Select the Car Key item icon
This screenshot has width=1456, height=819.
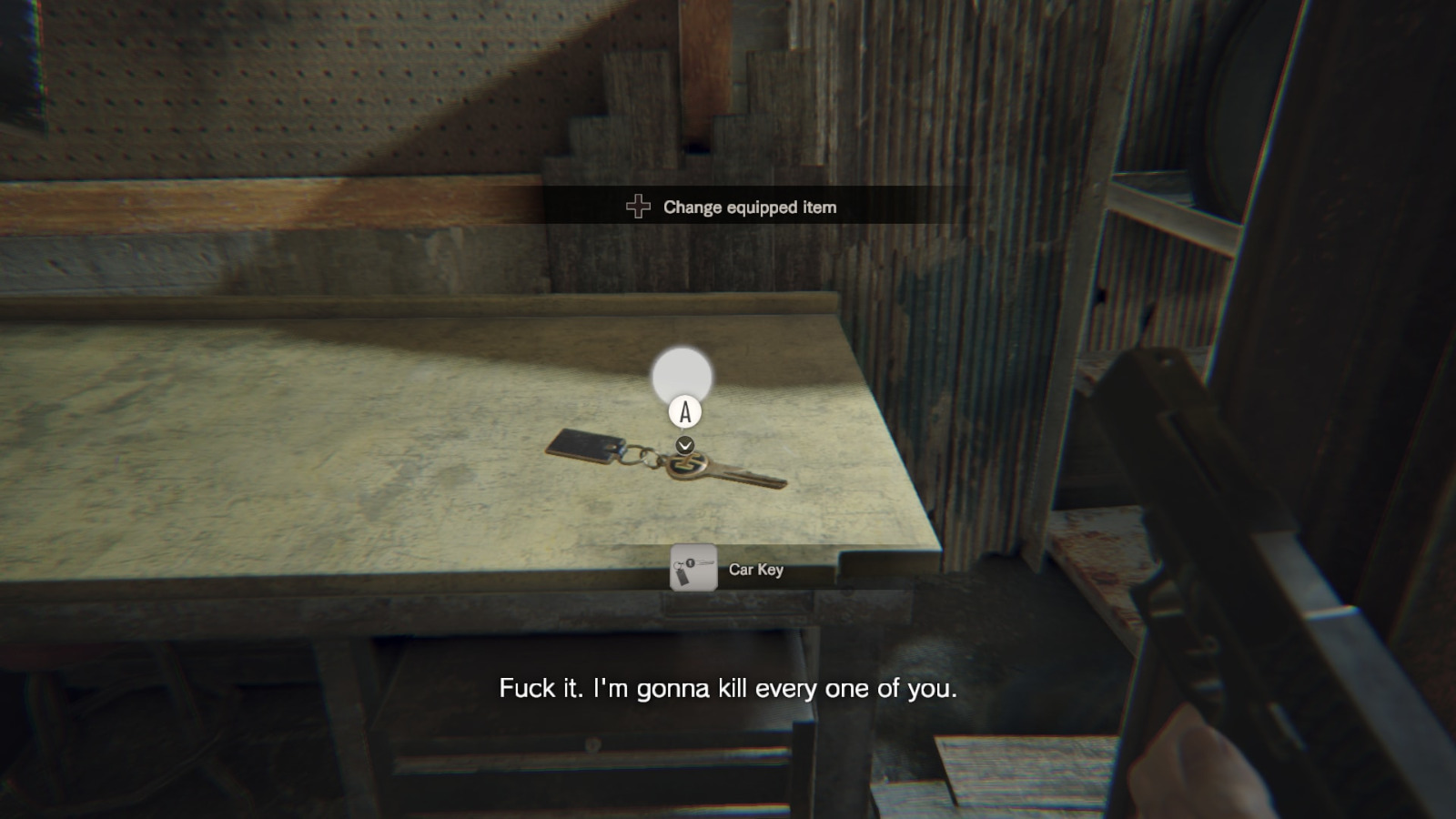tap(693, 569)
